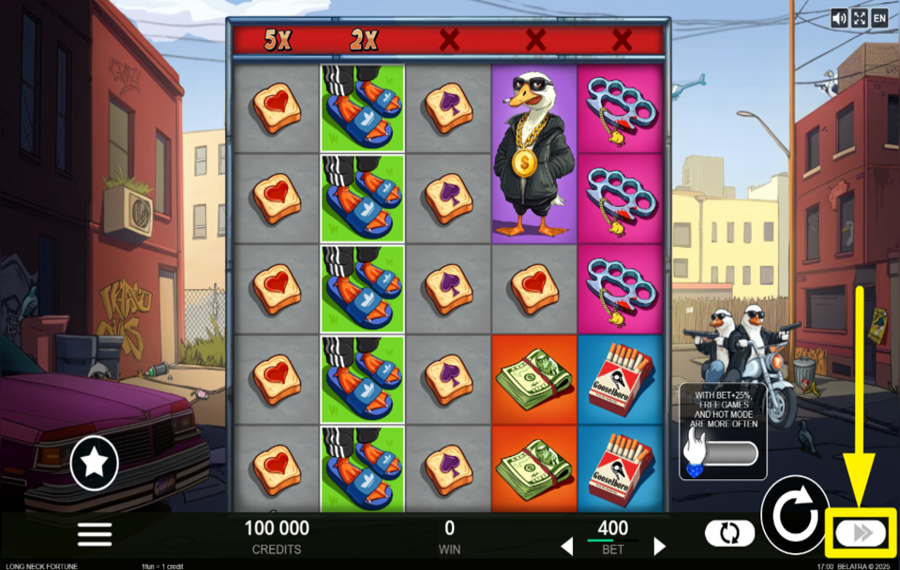Enter fullscreen mode
Image resolution: width=900 pixels, height=570 pixels.
point(859,18)
